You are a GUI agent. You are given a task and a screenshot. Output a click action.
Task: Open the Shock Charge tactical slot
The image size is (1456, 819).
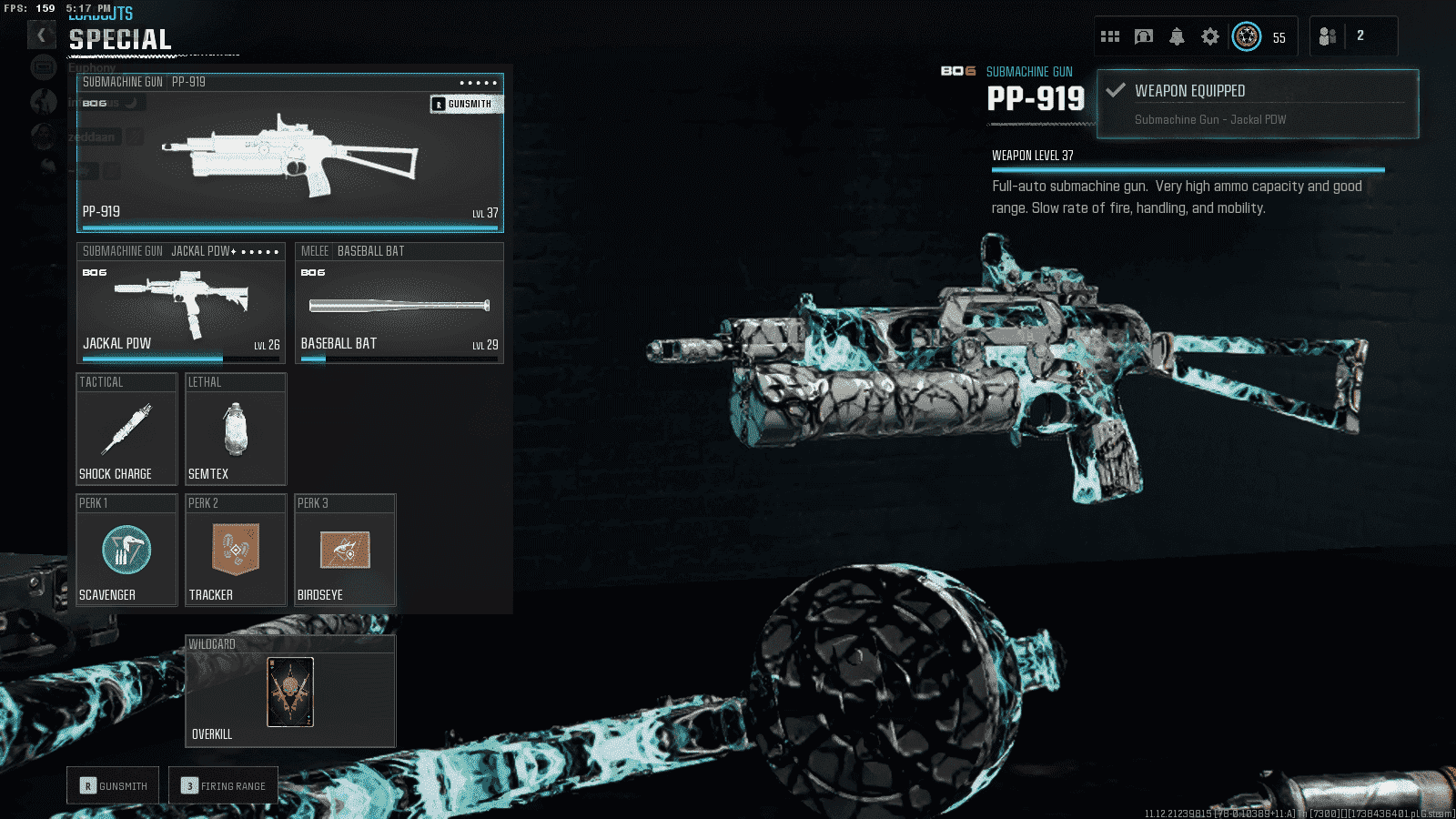click(126, 430)
